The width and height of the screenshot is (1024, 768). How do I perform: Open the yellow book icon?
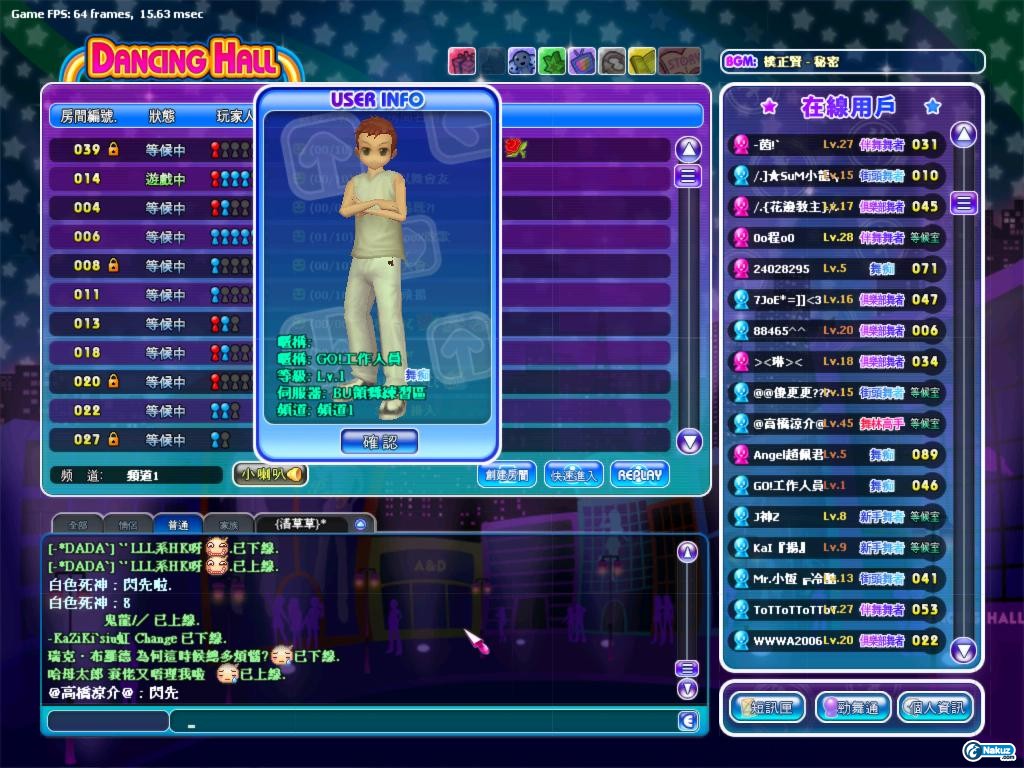click(x=642, y=61)
